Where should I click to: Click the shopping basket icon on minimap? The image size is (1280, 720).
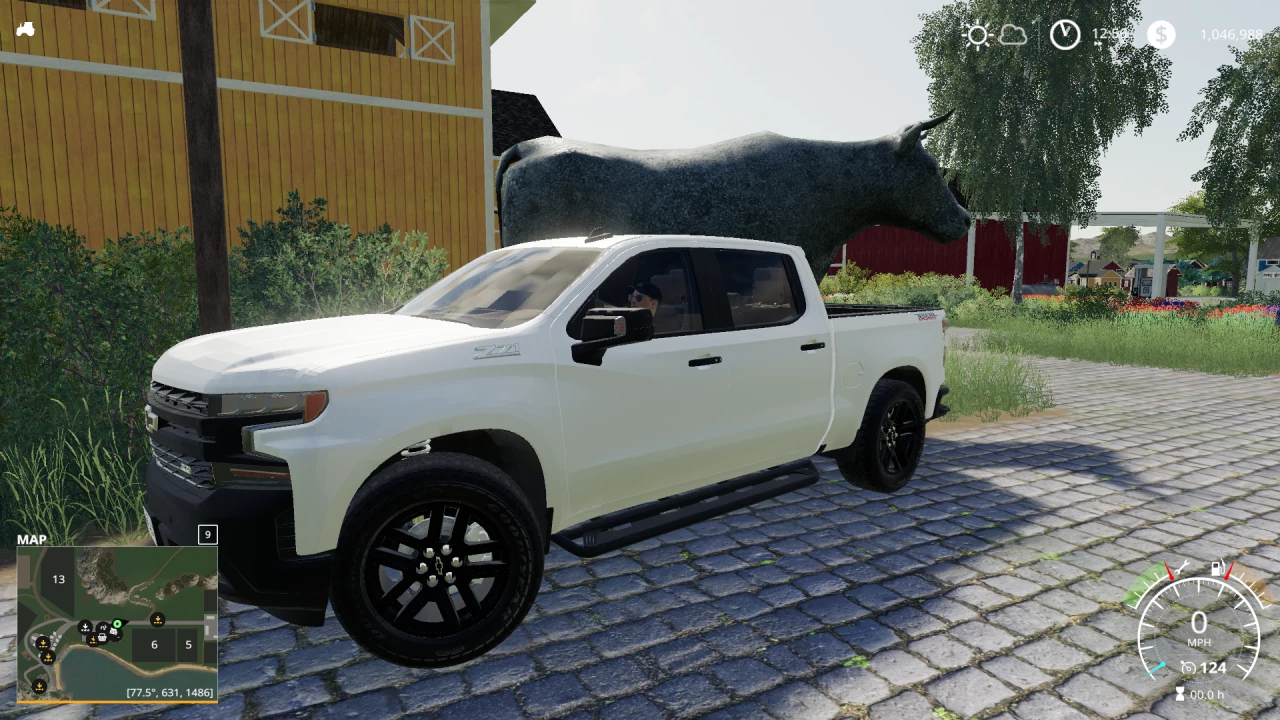pos(101,637)
